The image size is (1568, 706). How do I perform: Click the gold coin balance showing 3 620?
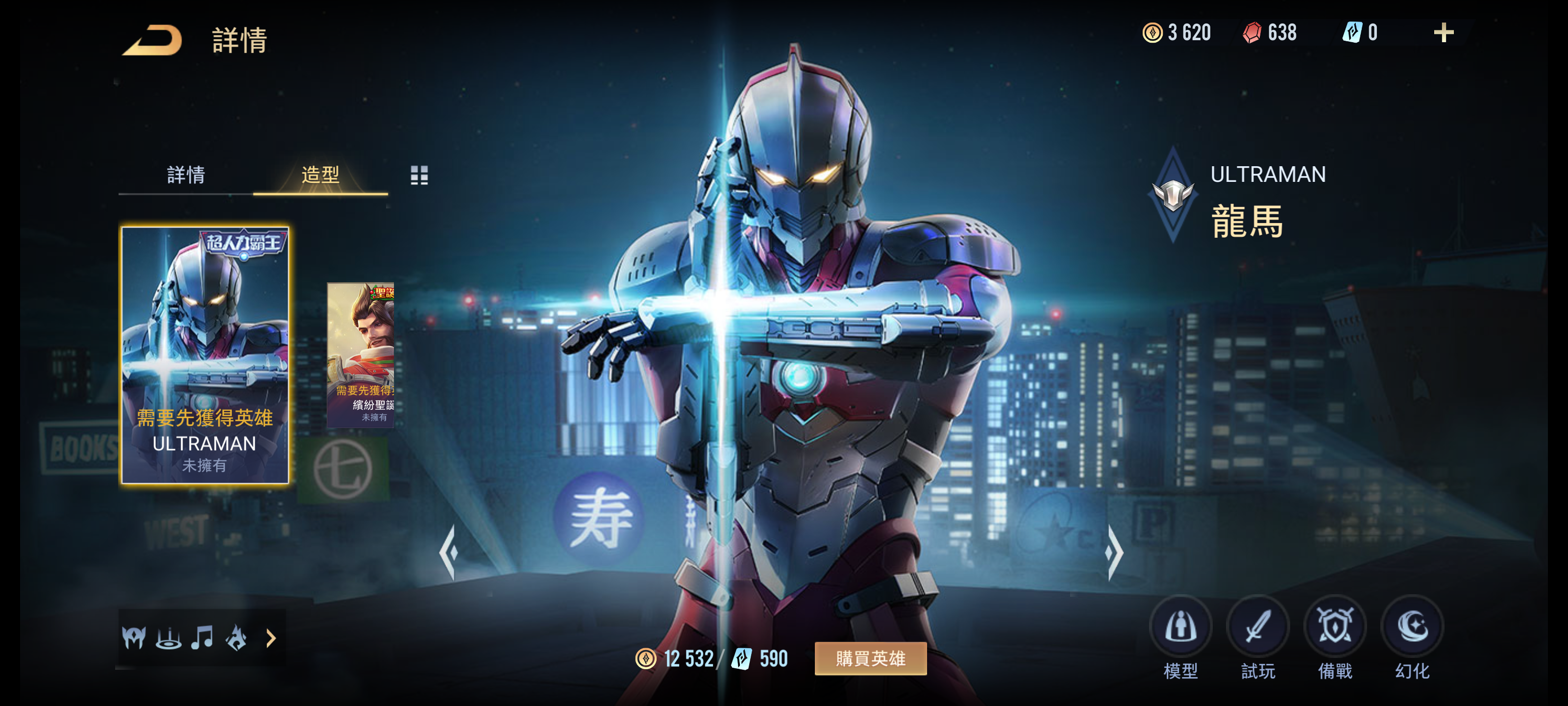coord(1175,33)
